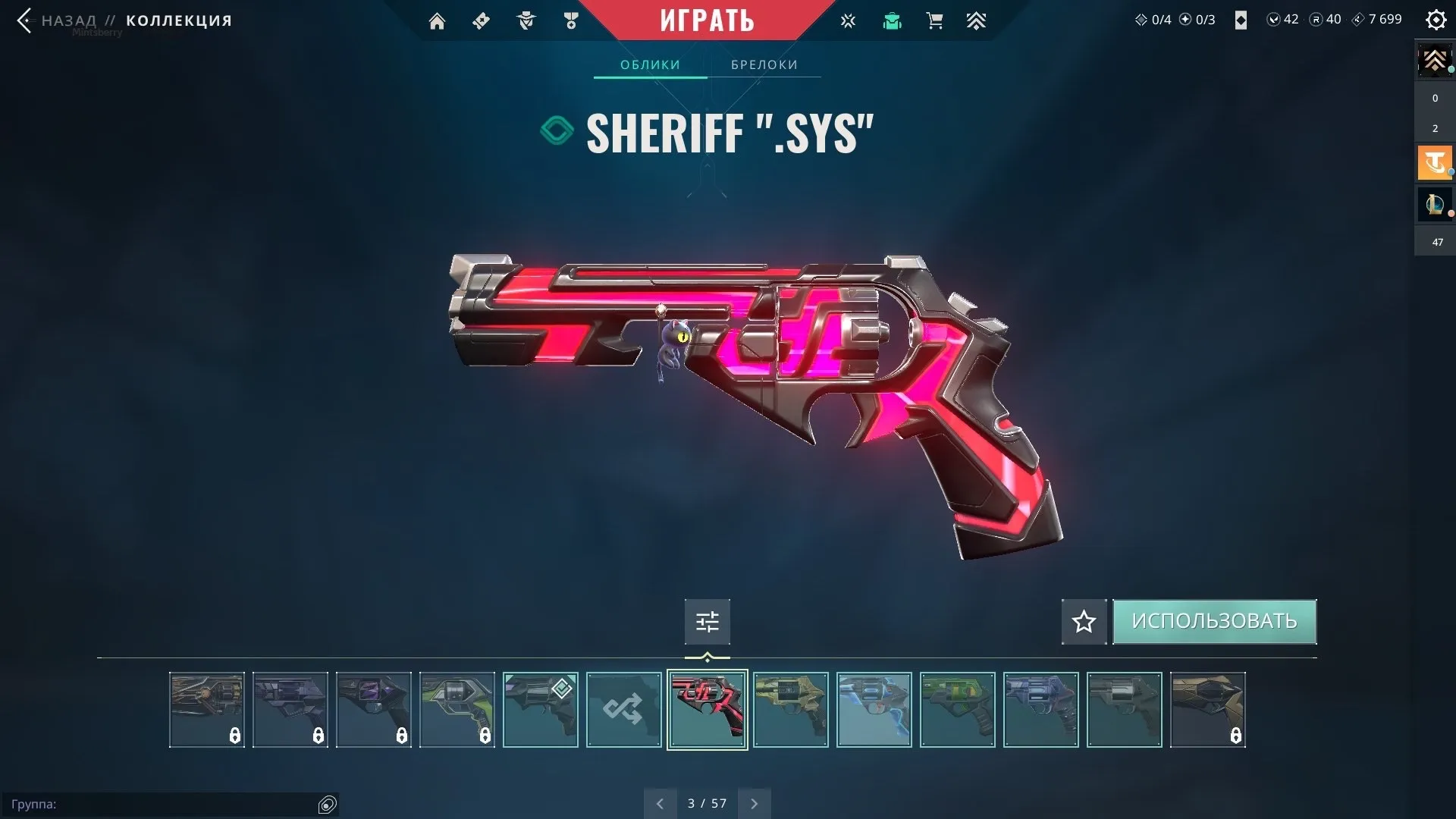This screenshot has width=1456, height=819.
Task: Switch to the ОБЛИКИ tab
Action: pos(650,64)
